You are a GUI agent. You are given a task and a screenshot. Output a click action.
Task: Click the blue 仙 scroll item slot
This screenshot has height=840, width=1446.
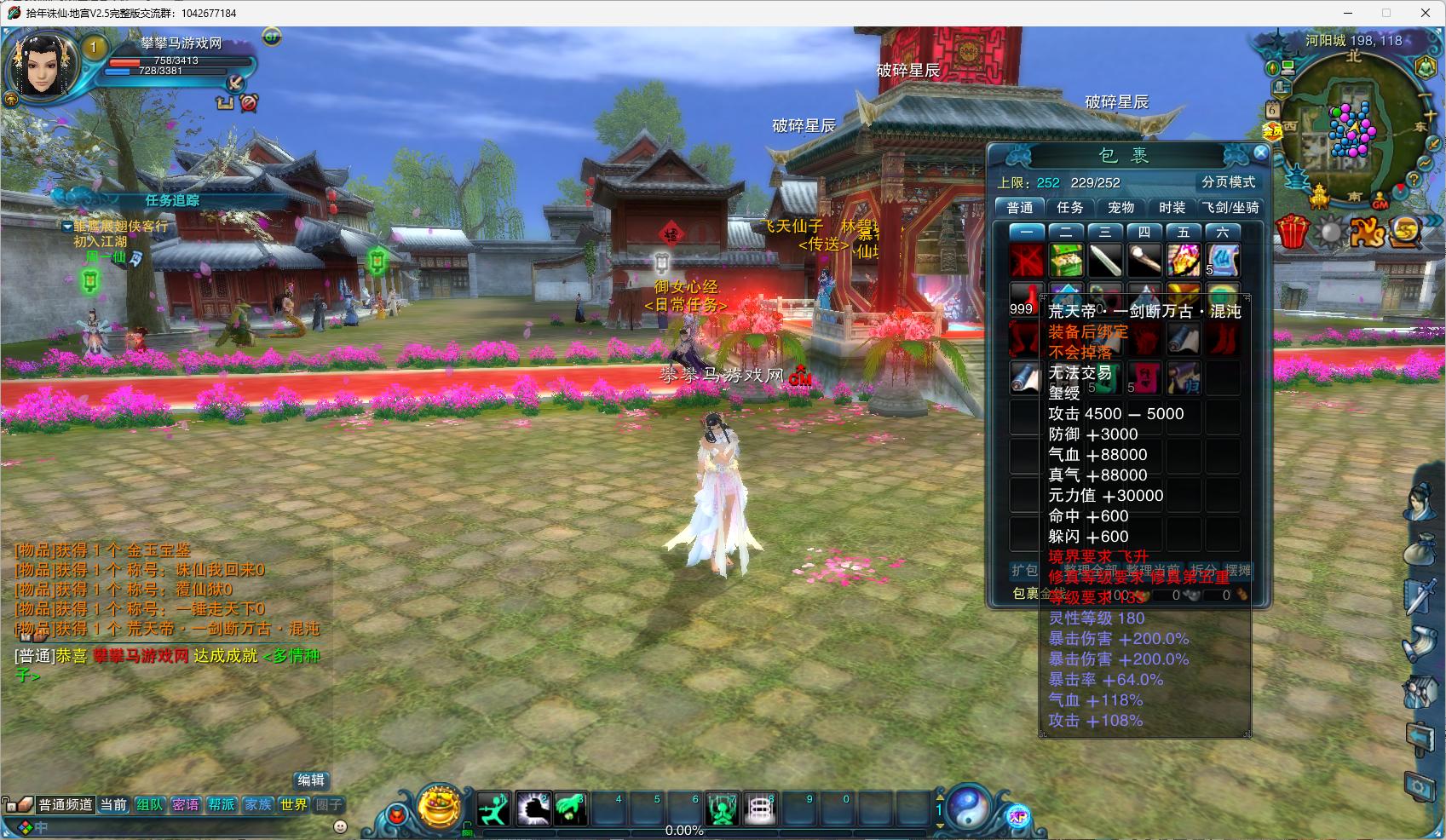coord(1222,259)
